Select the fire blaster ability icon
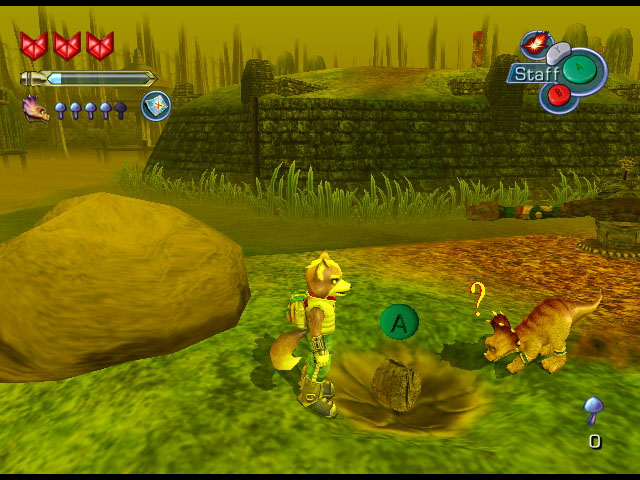Image resolution: width=640 pixels, height=480 pixels. click(535, 45)
